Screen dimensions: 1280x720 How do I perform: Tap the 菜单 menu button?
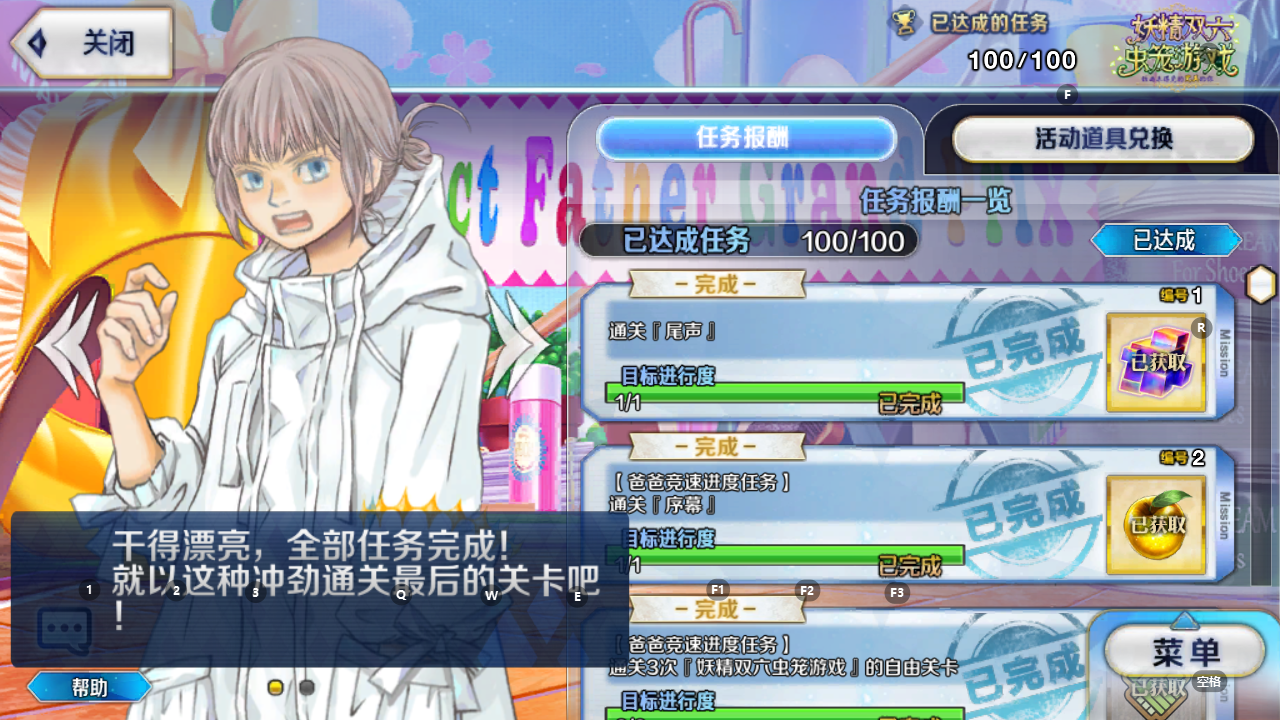(x=1185, y=650)
